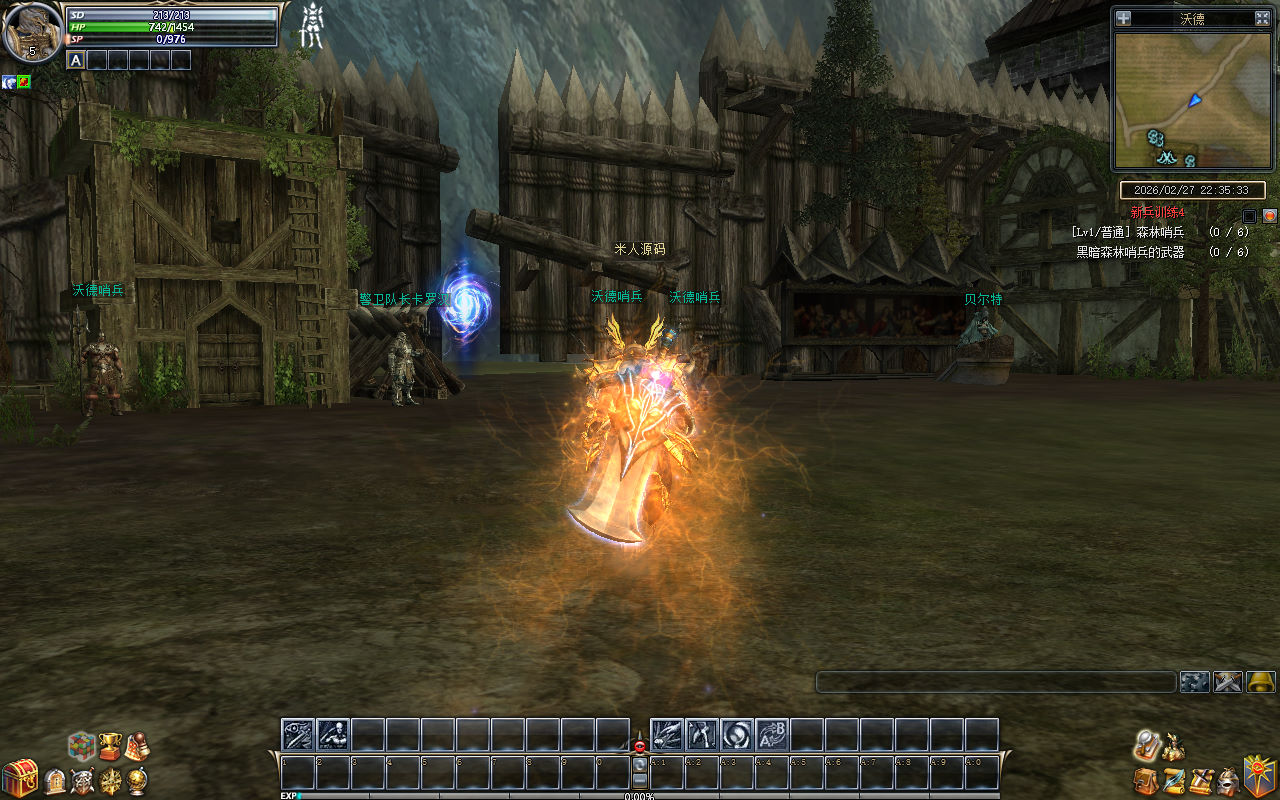The height and width of the screenshot is (800, 1280).
Task: Click the orange quest tracker toggle button
Action: (1269, 215)
